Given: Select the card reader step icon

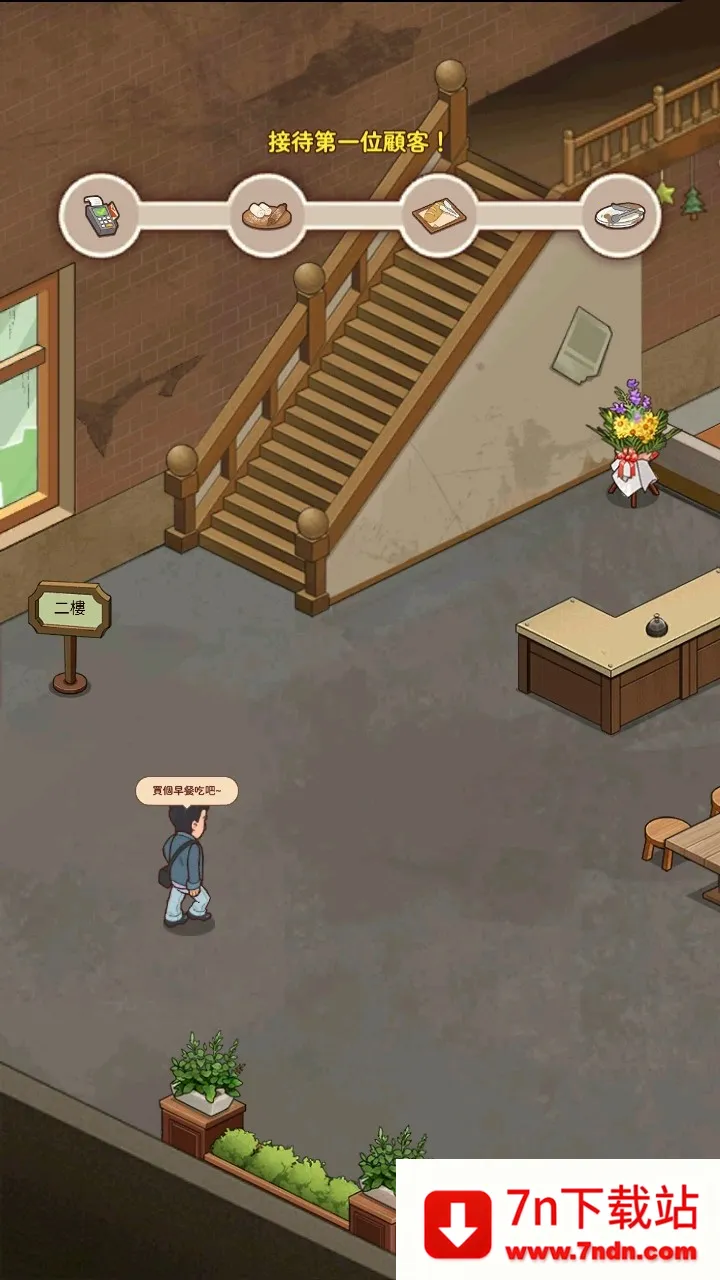Looking at the screenshot, I should [99, 215].
